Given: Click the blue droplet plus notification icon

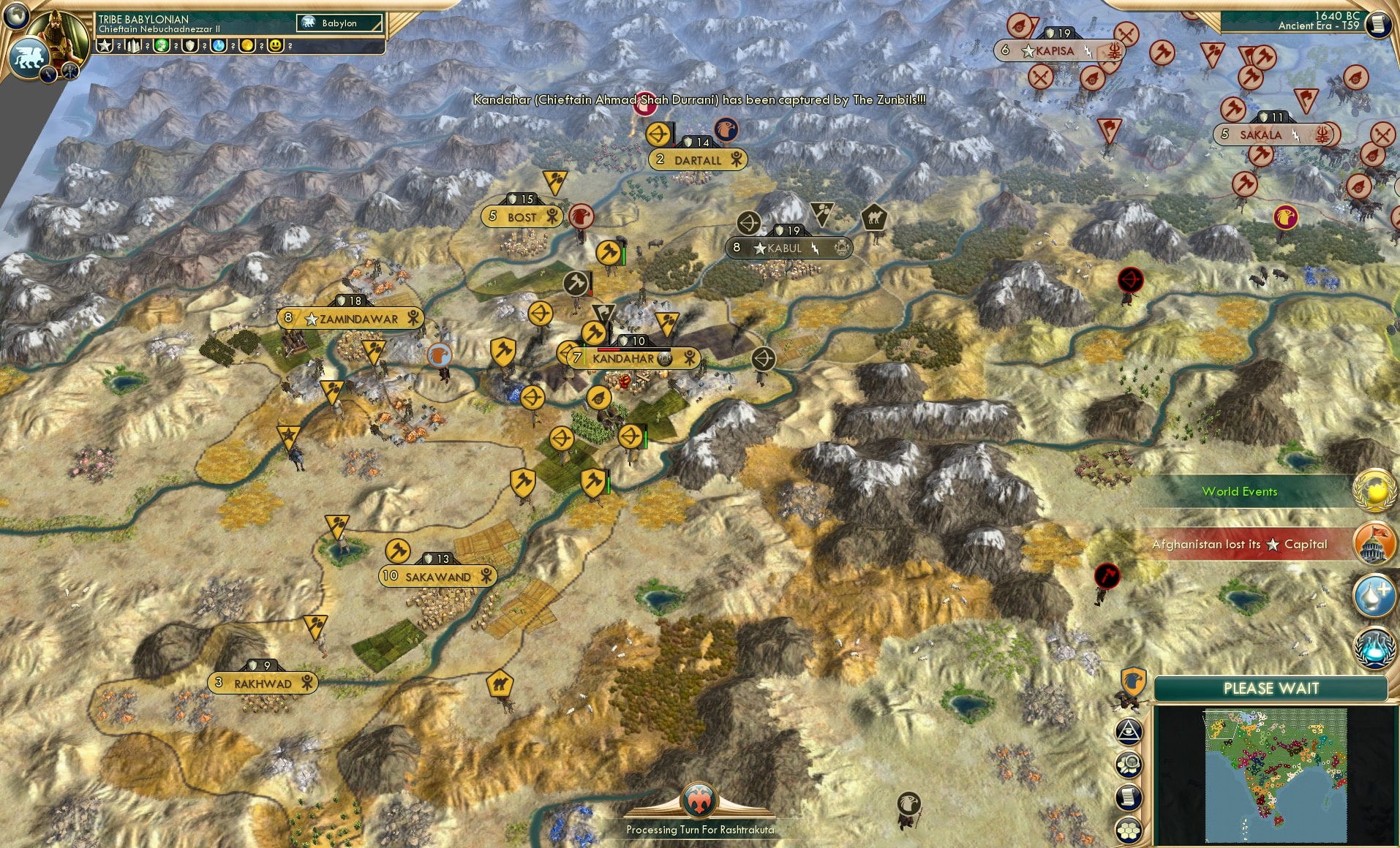Looking at the screenshot, I should point(1373,597).
